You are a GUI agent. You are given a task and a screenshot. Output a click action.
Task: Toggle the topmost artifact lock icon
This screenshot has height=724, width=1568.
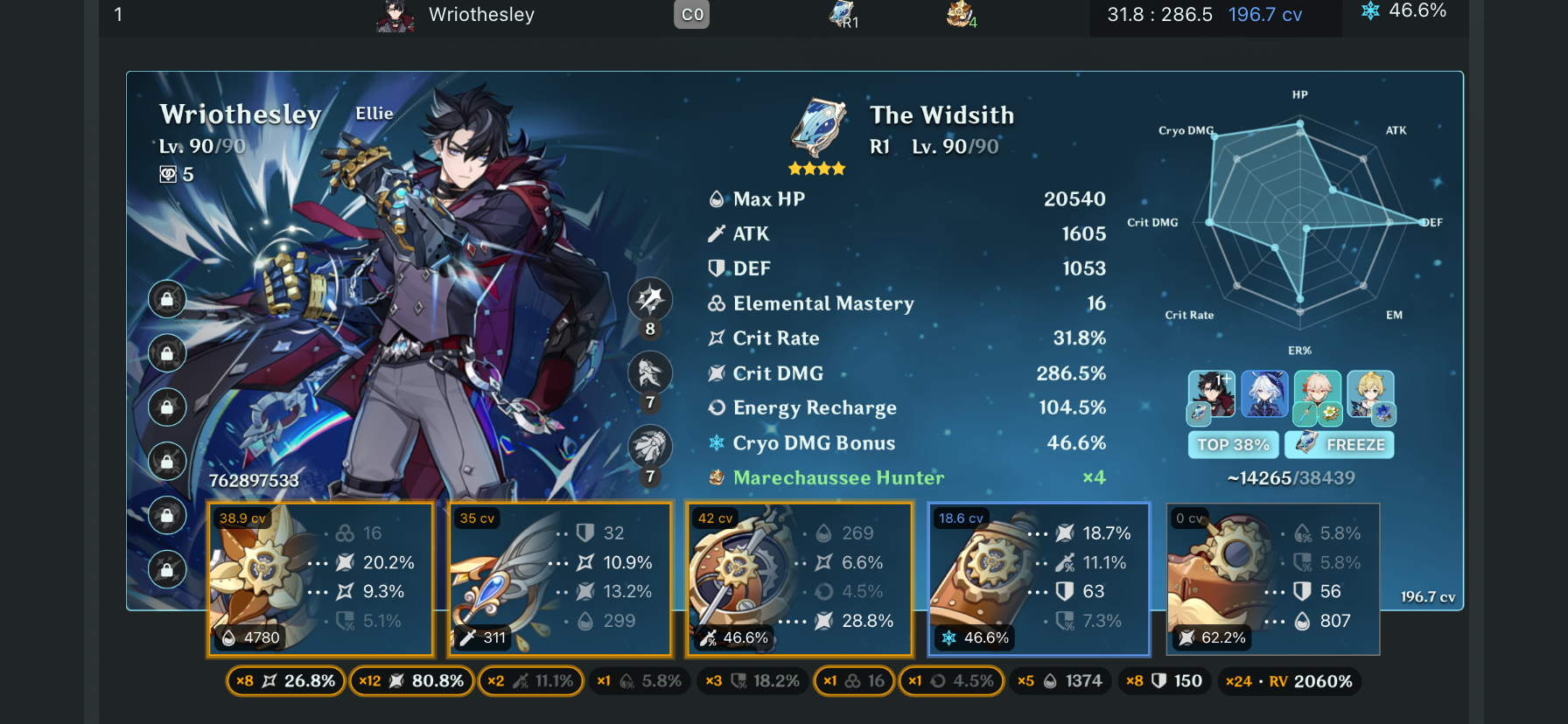click(166, 299)
